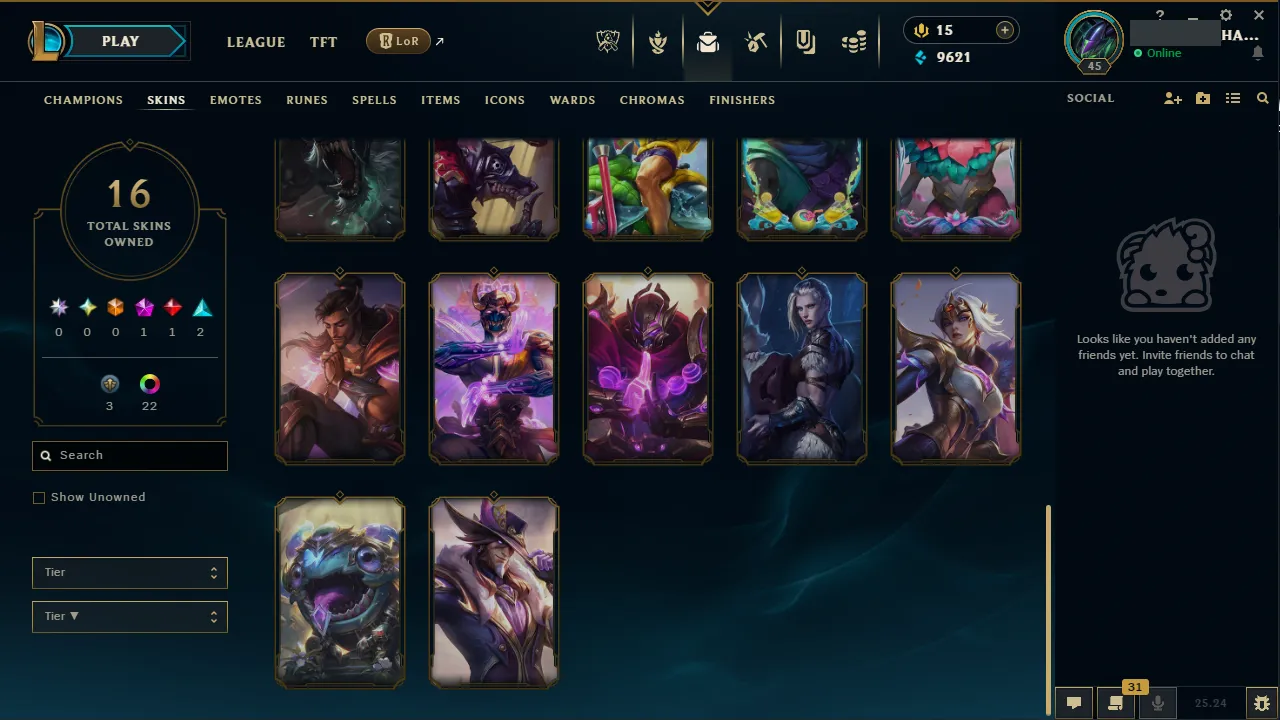
Task: Switch to the CHROMAS tab
Action: pyautogui.click(x=652, y=100)
